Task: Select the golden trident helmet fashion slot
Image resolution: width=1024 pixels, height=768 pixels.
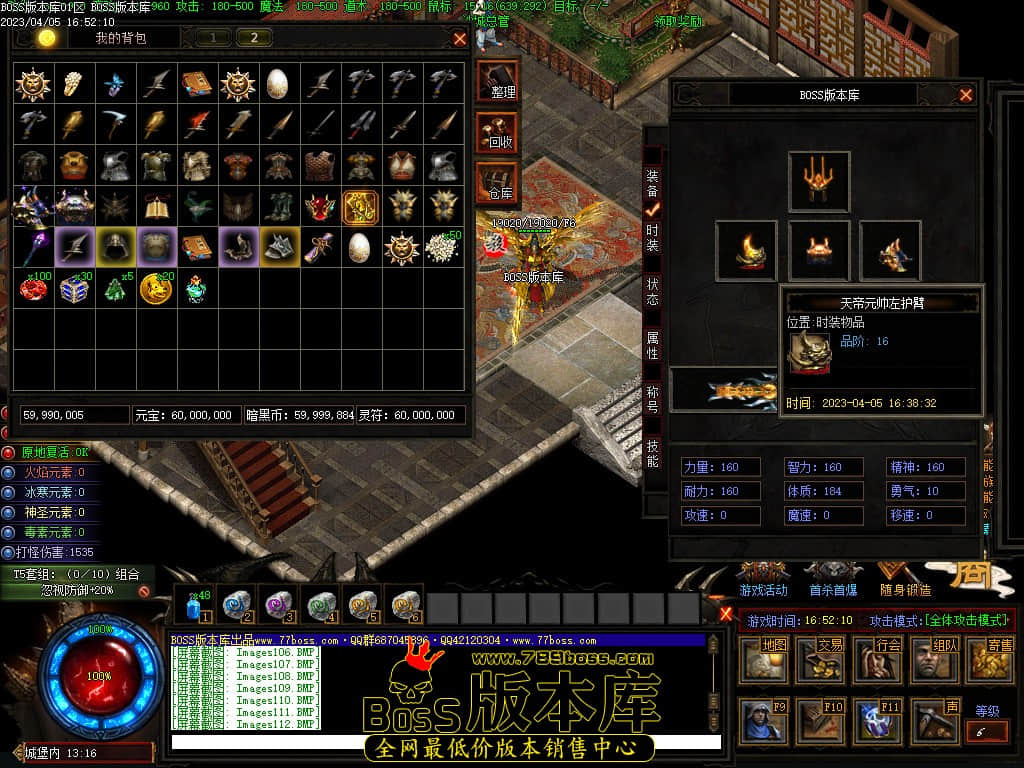Action: (819, 181)
